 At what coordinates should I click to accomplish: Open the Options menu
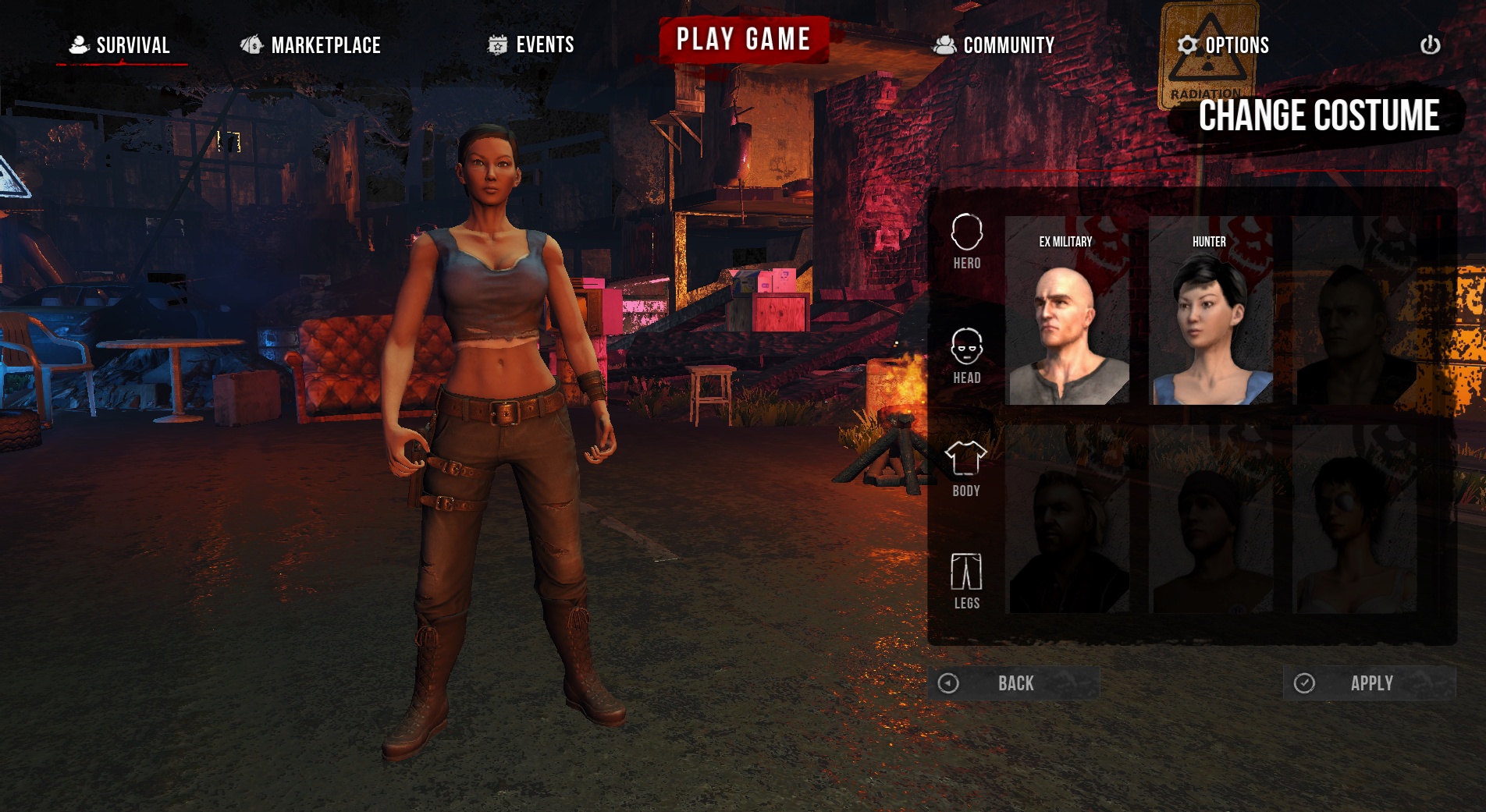pyautogui.click(x=1223, y=45)
